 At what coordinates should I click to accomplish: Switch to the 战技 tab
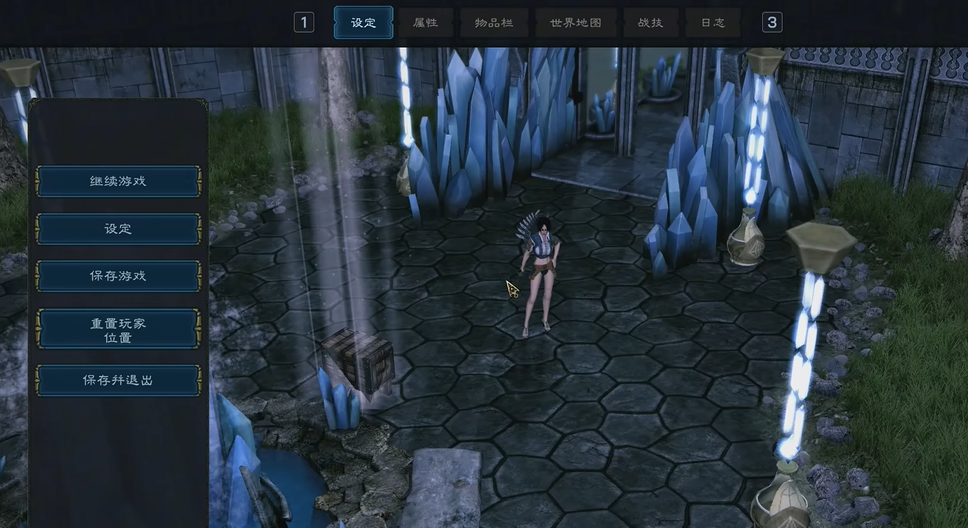click(650, 22)
